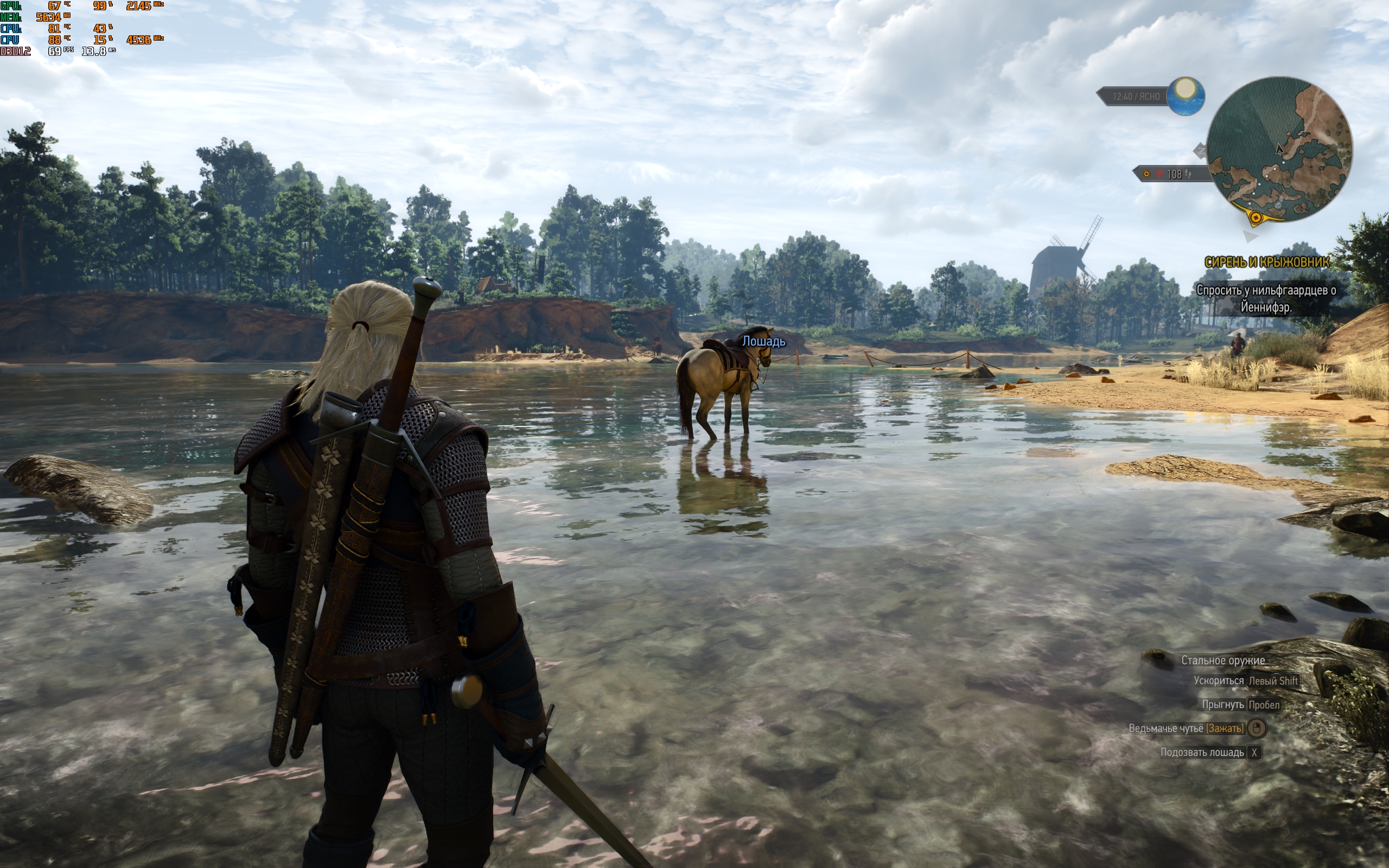Select the yellow quest marker on minimap
1389x868 pixels.
click(x=1256, y=218)
